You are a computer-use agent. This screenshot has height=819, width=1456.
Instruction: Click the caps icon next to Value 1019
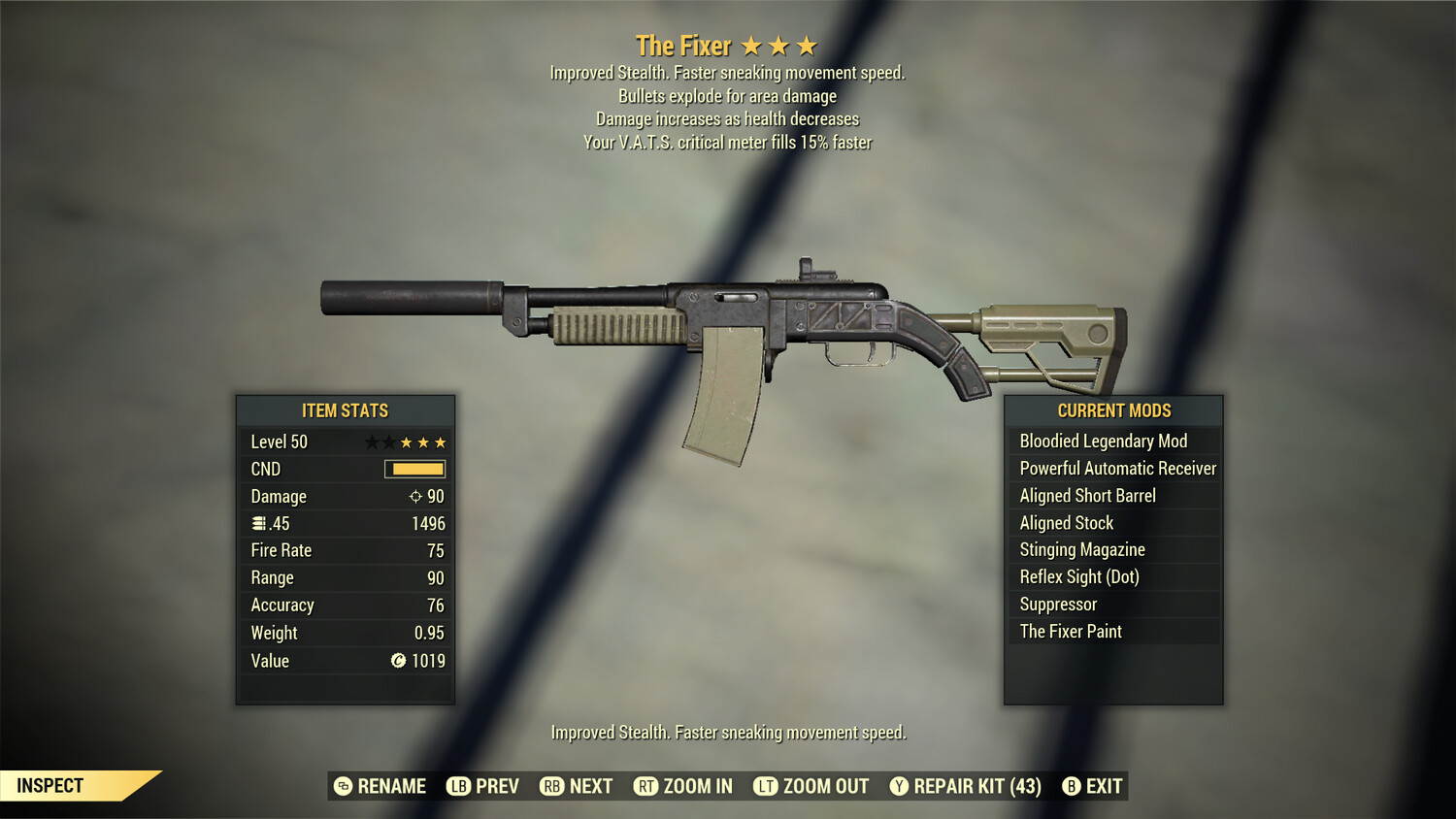(397, 661)
